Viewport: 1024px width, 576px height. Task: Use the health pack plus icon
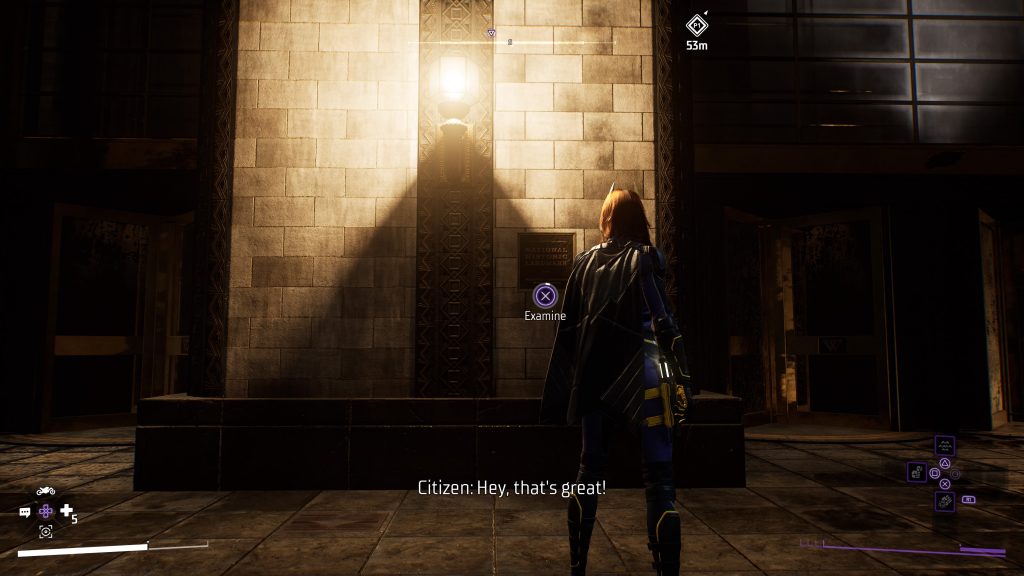click(x=67, y=511)
